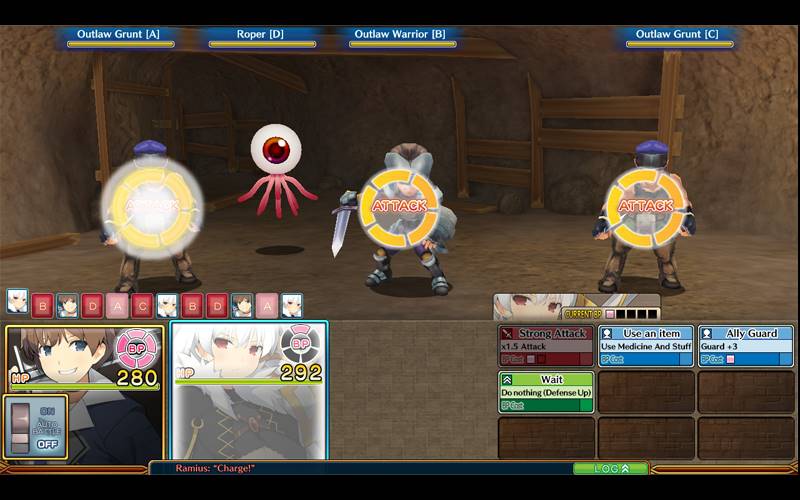Click the Roper [D] name label
The height and width of the screenshot is (500, 800).
tap(261, 35)
